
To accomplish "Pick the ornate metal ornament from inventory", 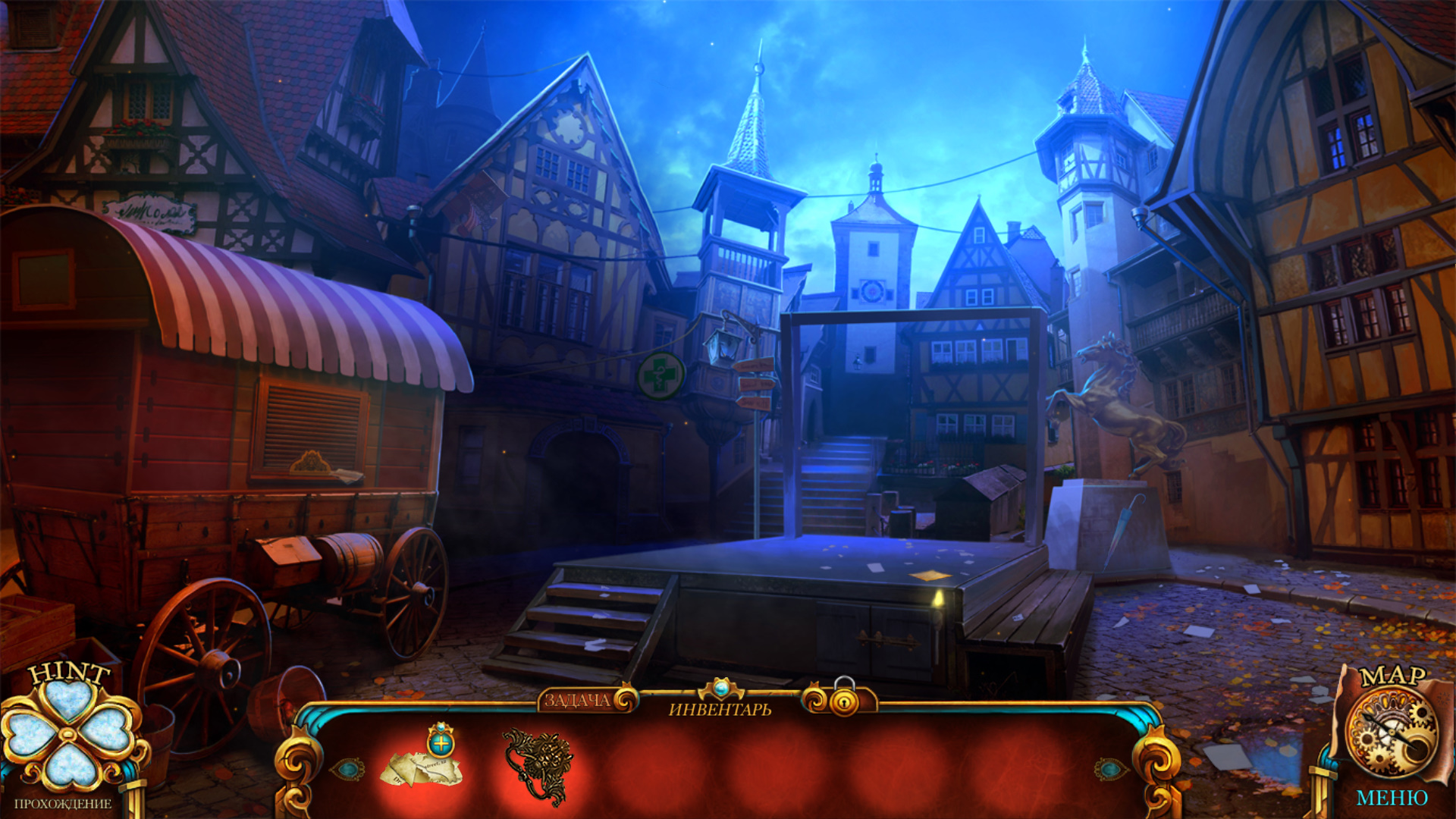I will click(537, 766).
